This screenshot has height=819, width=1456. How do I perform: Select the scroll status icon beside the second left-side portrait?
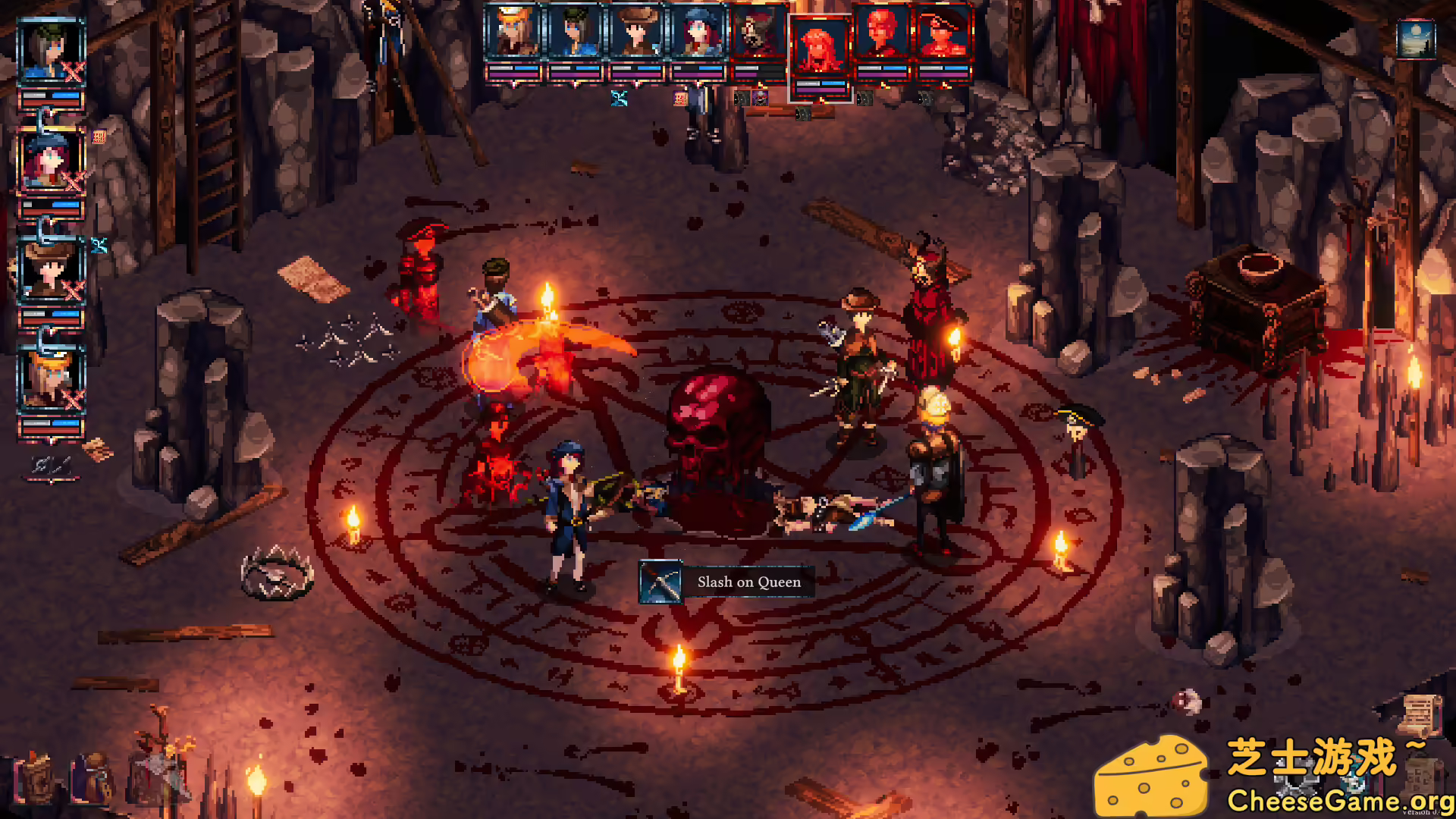[99, 135]
